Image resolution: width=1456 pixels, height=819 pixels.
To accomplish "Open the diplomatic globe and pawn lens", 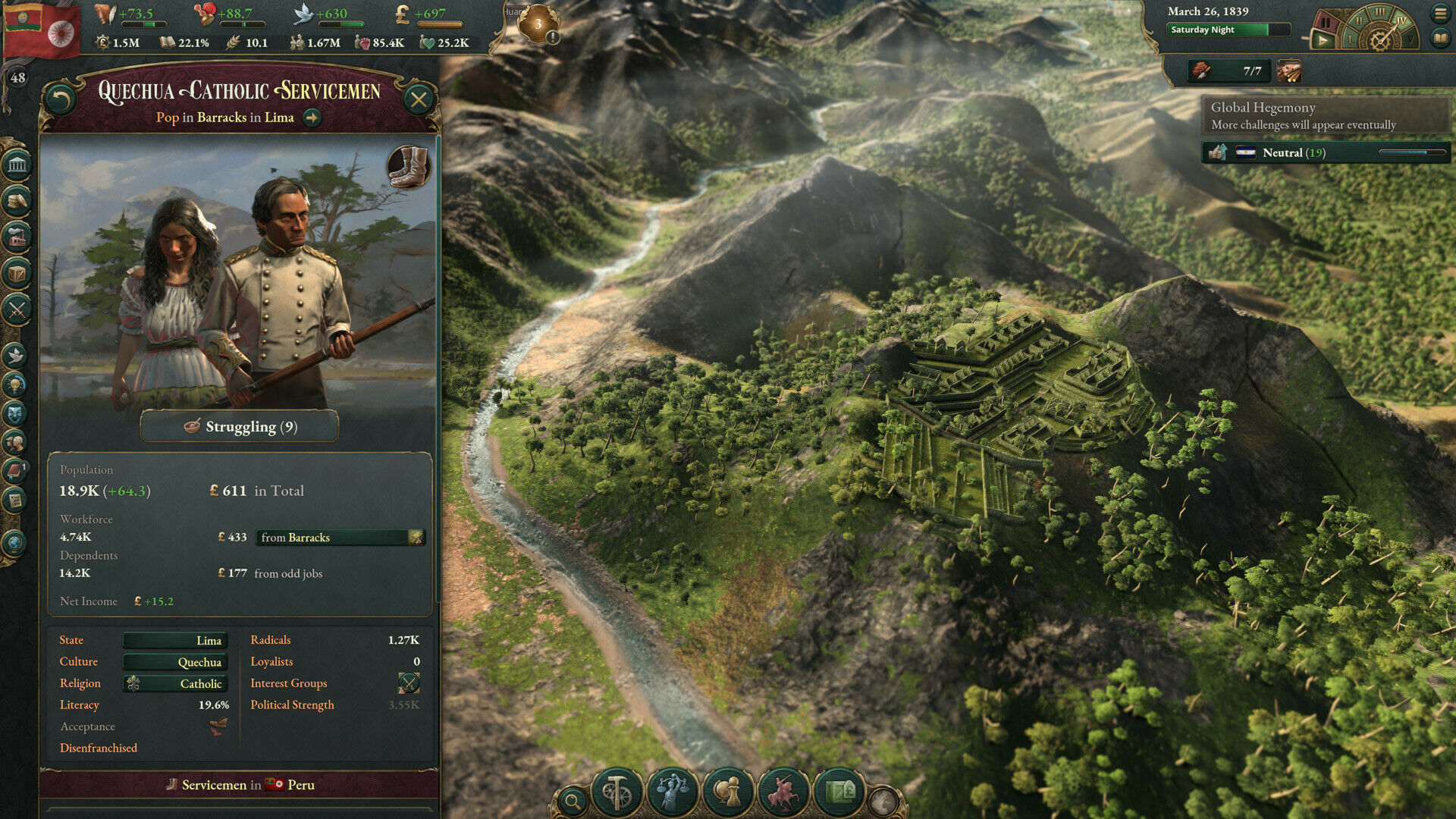I will click(x=728, y=793).
